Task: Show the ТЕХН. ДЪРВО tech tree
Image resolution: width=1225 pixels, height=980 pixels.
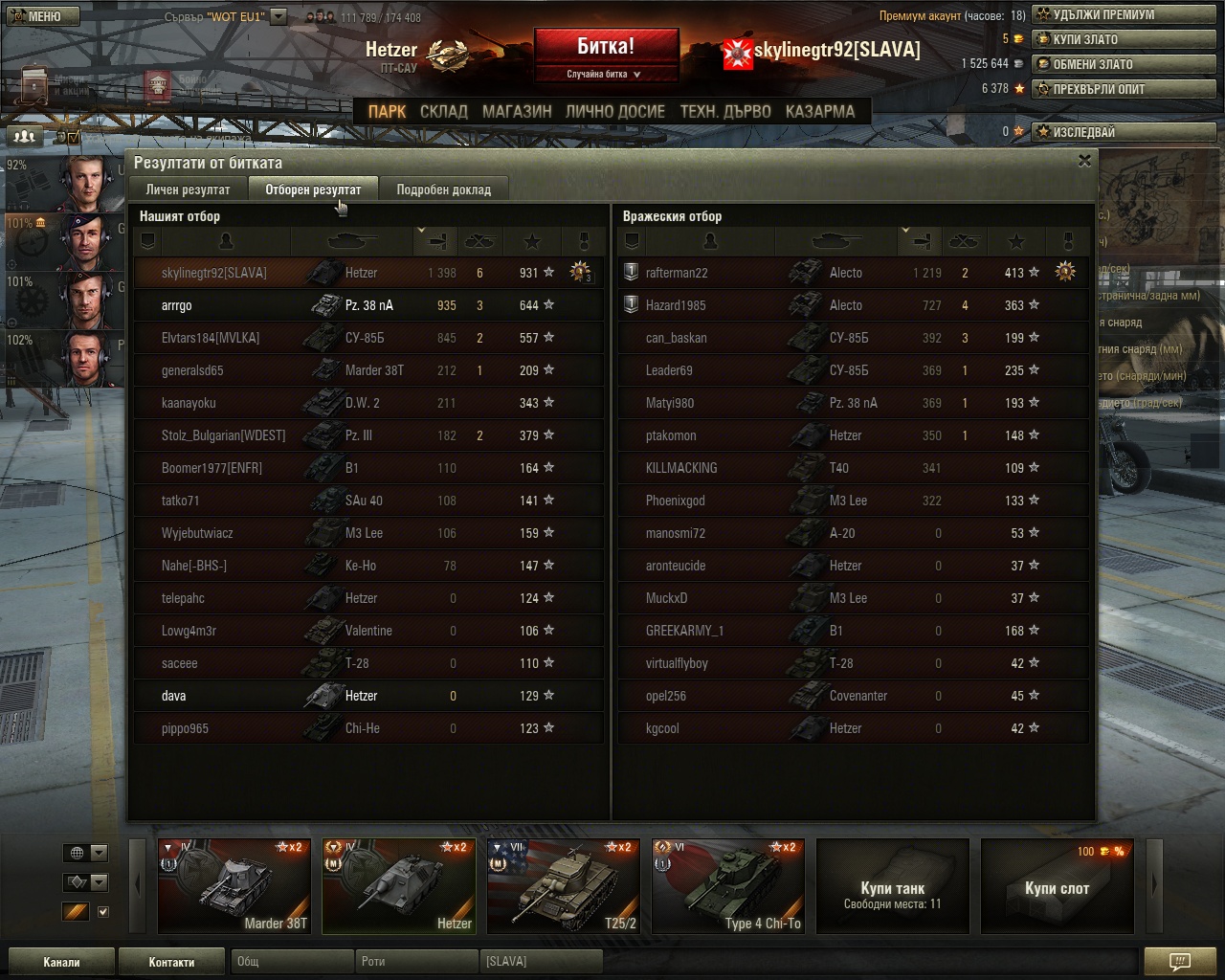Action: pyautogui.click(x=724, y=111)
